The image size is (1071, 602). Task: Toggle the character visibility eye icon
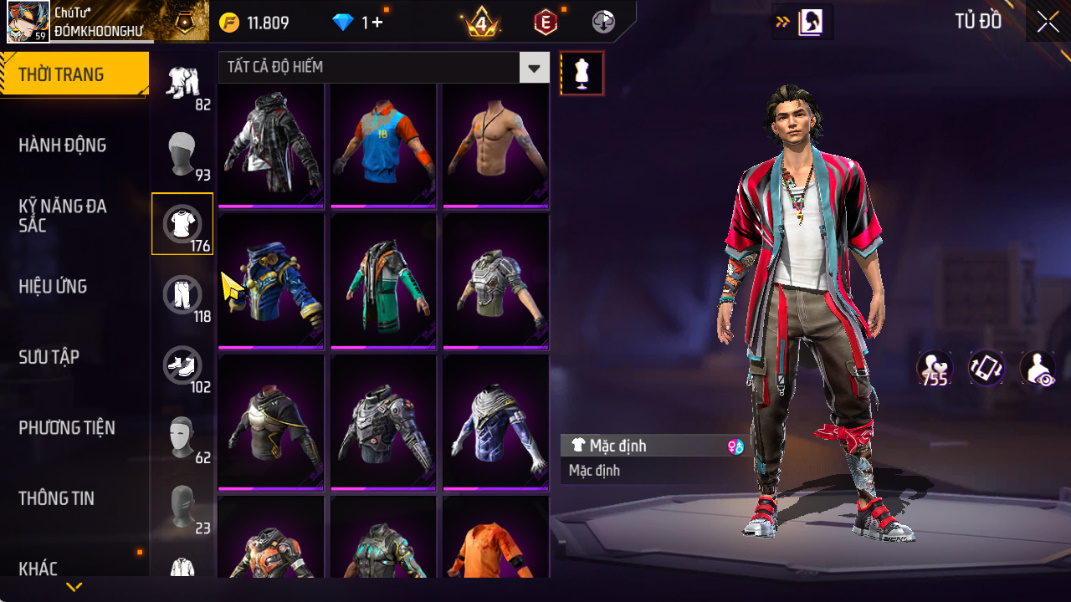[x=1037, y=368]
